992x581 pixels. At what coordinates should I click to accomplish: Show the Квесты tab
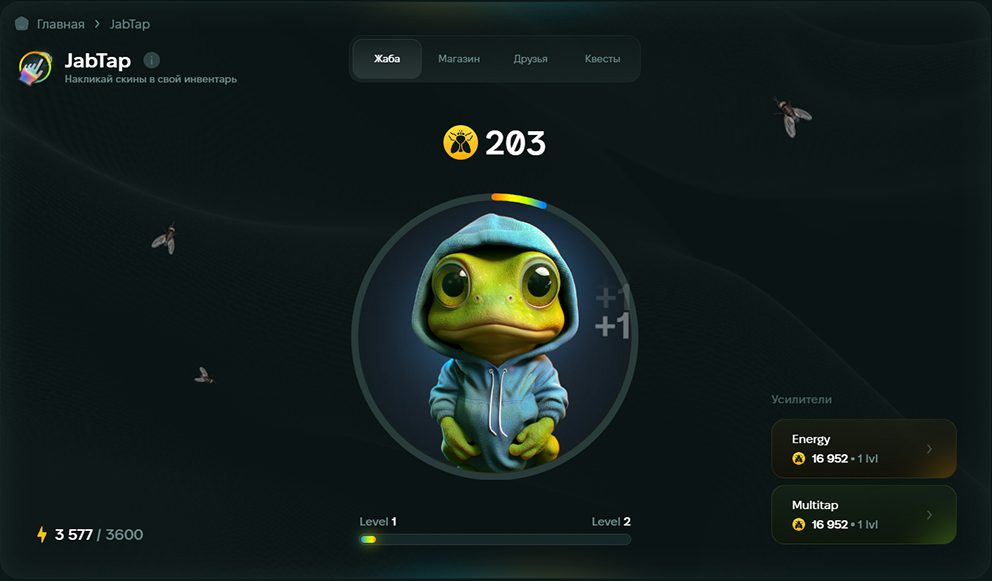tap(602, 59)
